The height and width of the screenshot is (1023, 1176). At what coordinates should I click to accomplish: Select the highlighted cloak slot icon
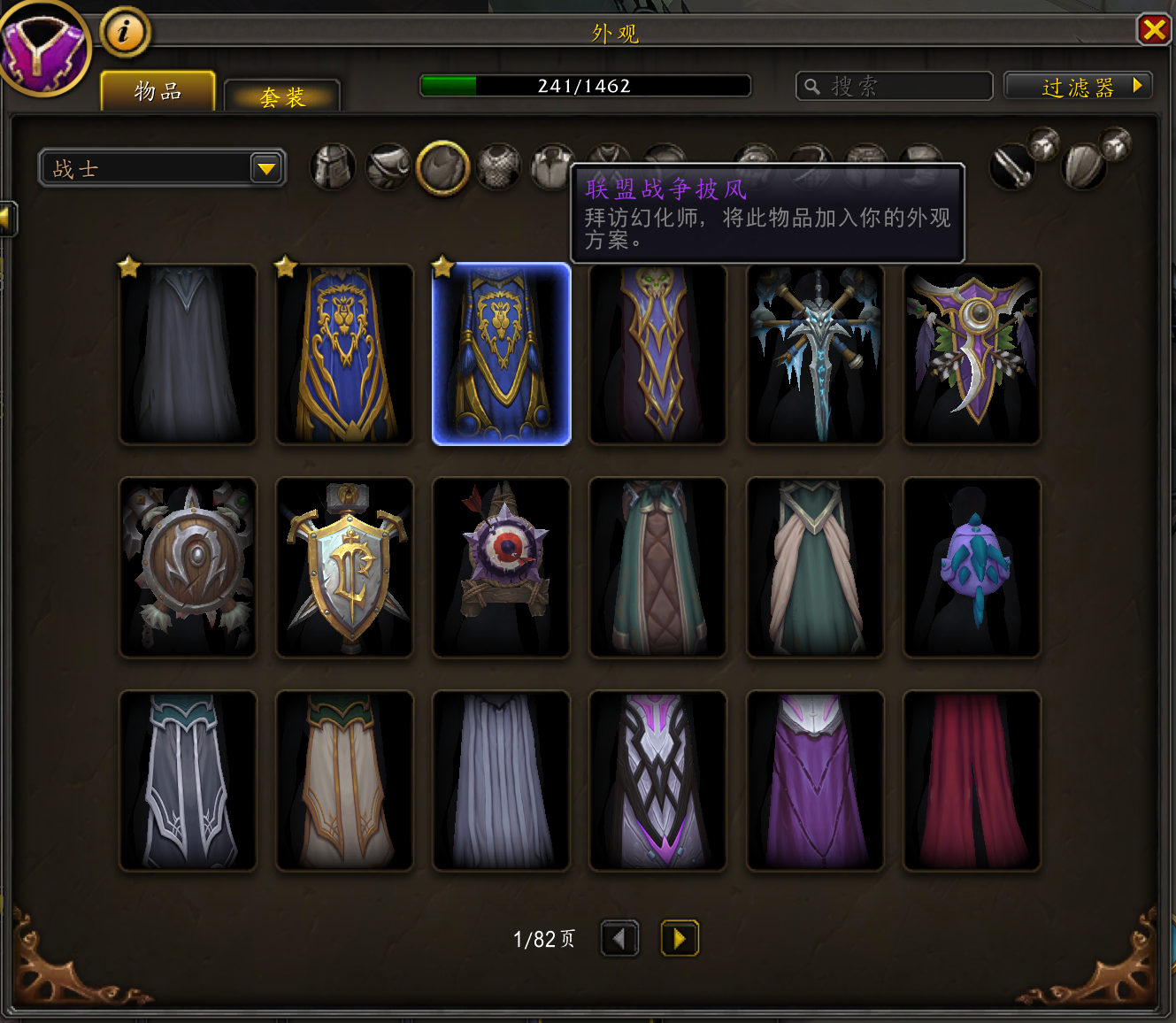(442, 166)
